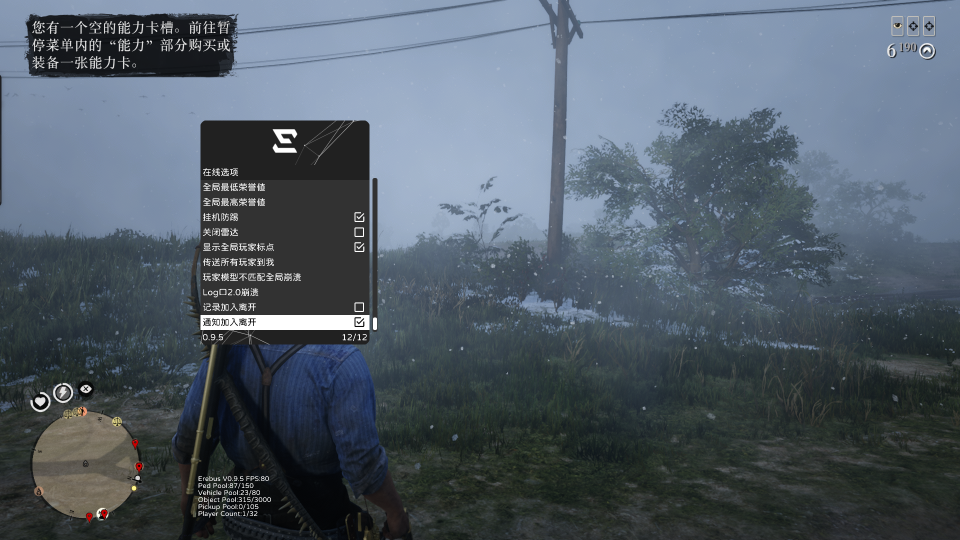
Task: Toggle the 显示全局玩家标点 checkbox
Action: (359, 247)
